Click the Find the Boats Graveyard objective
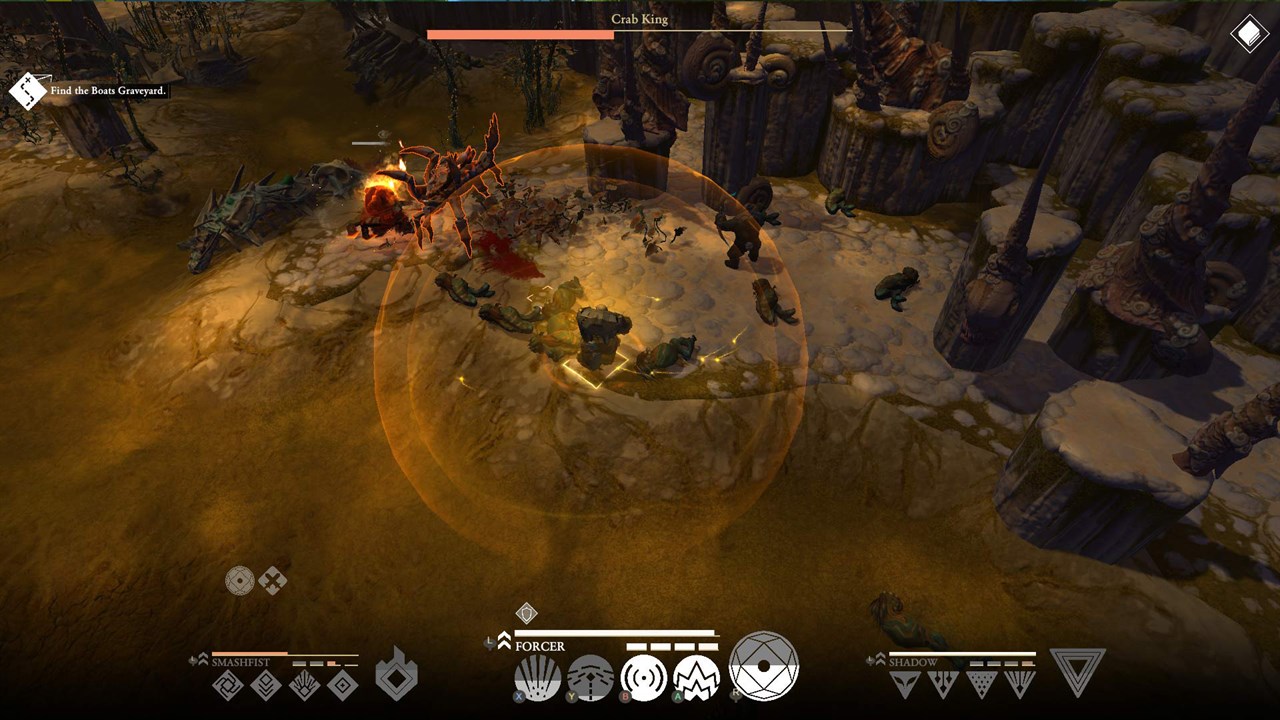This screenshot has width=1280, height=720. [x=108, y=91]
